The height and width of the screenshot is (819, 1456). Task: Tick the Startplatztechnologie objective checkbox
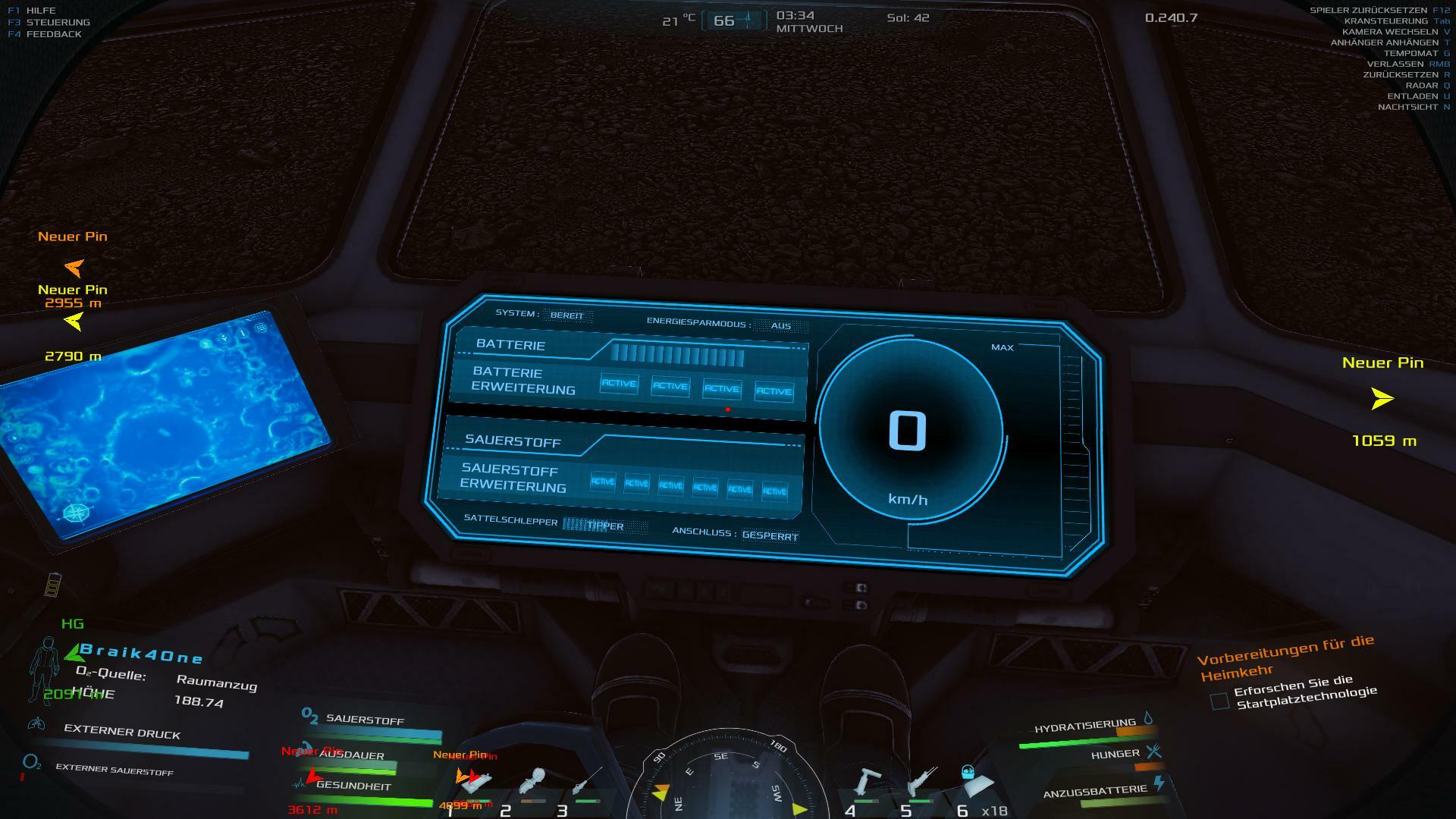pyautogui.click(x=1219, y=701)
